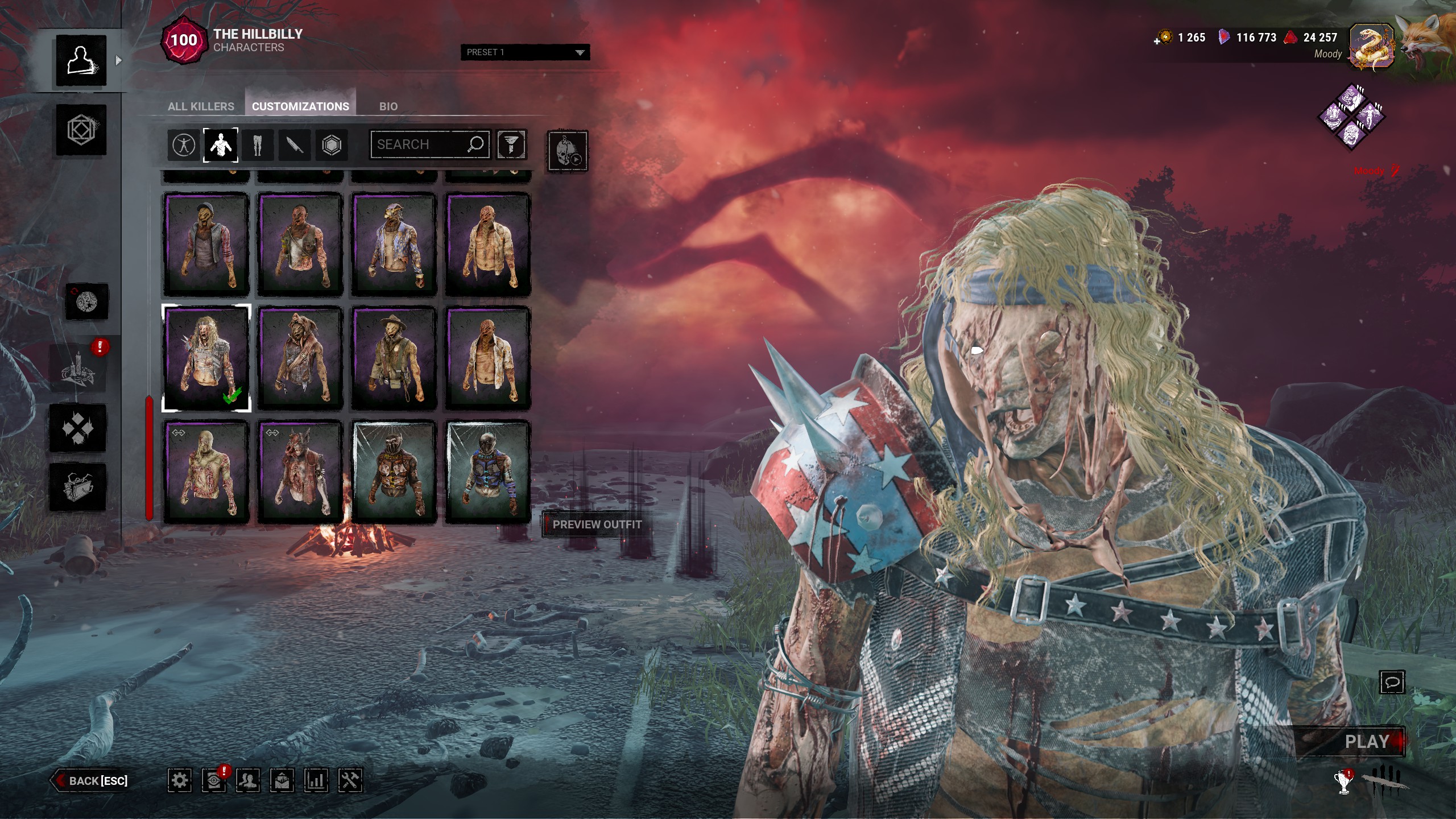Screen dimensions: 1456x819
Task: Go back with the BACK button
Action: [x=91, y=781]
